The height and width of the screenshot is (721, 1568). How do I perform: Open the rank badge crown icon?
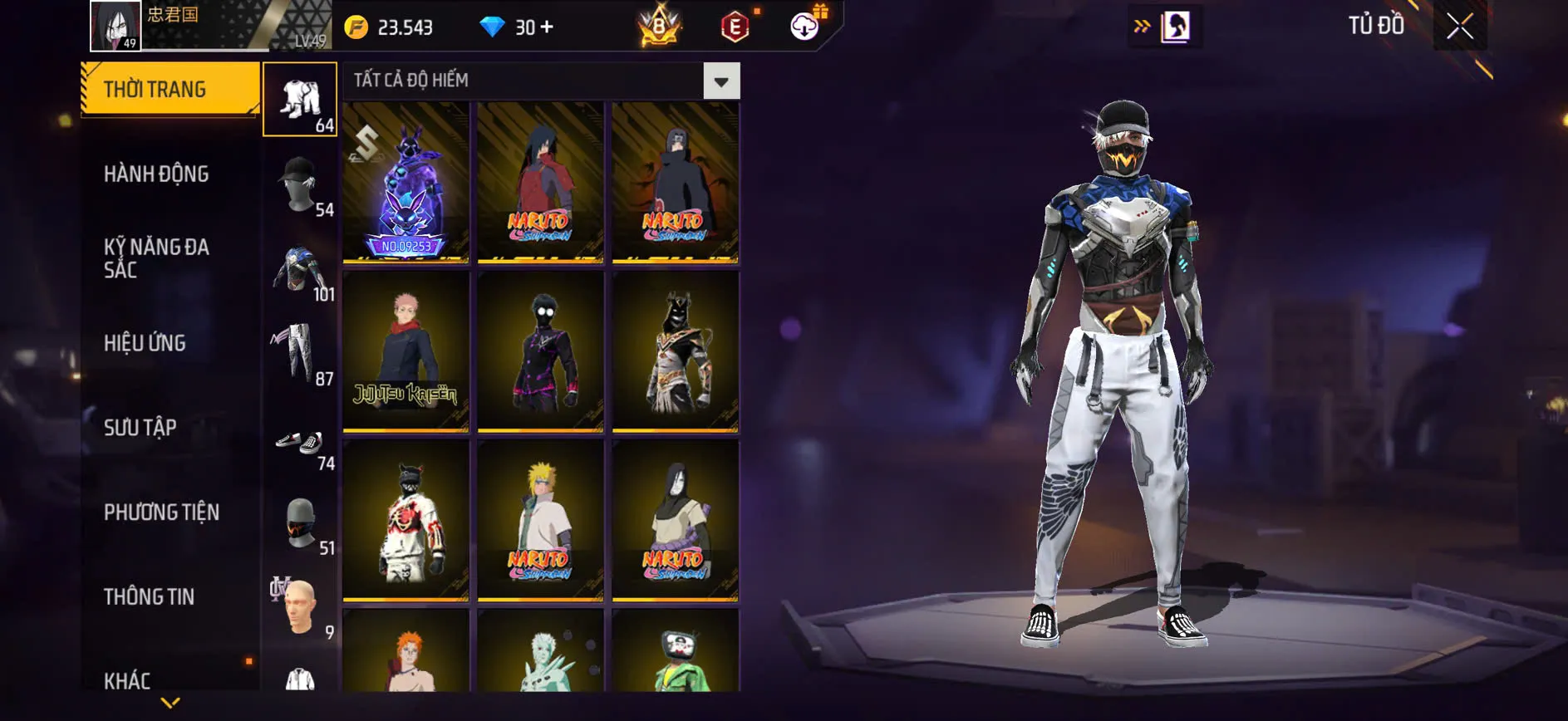[661, 26]
